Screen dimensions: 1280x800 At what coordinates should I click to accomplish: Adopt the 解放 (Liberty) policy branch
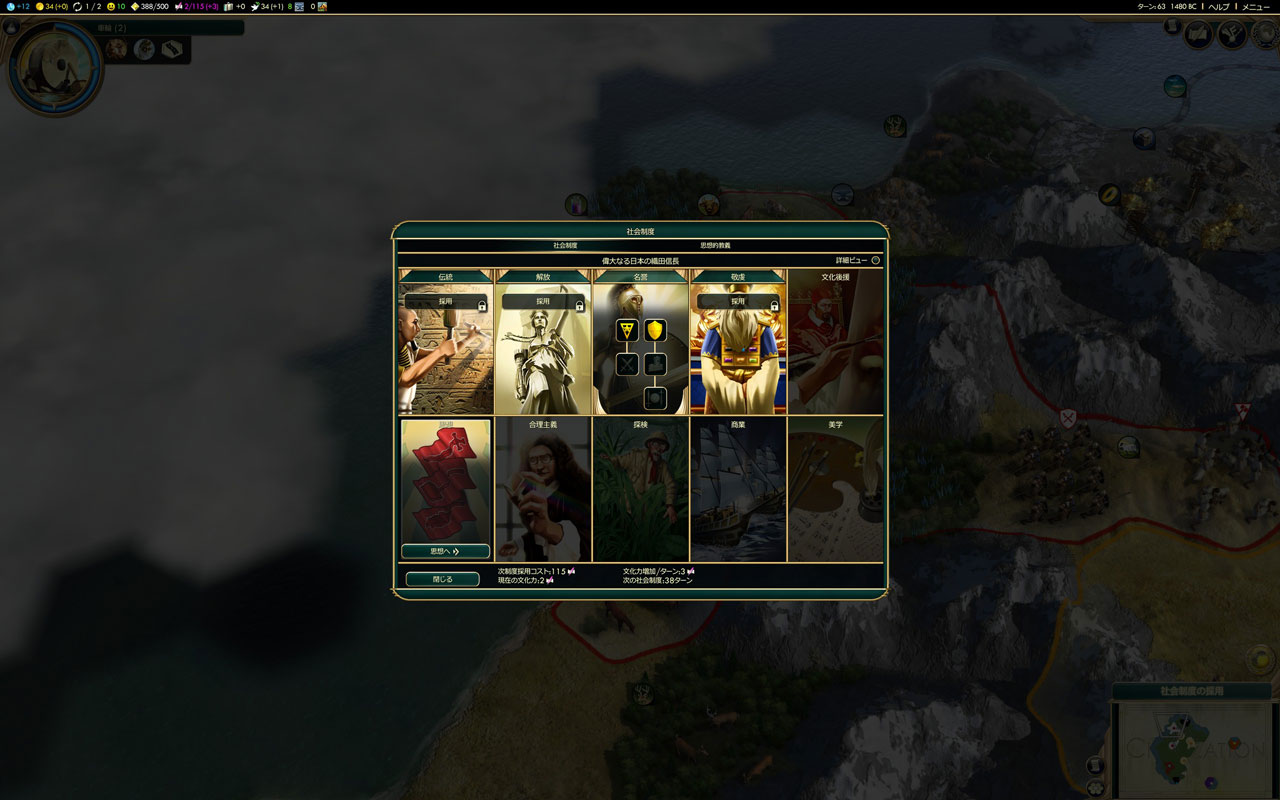tap(543, 301)
